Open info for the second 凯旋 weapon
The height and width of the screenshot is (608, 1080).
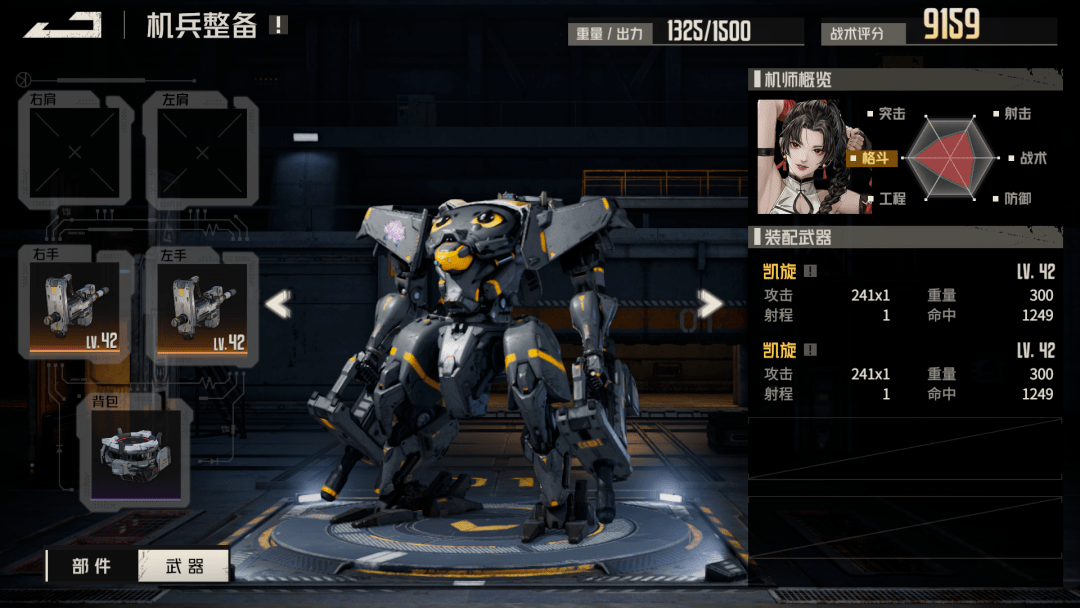[810, 350]
